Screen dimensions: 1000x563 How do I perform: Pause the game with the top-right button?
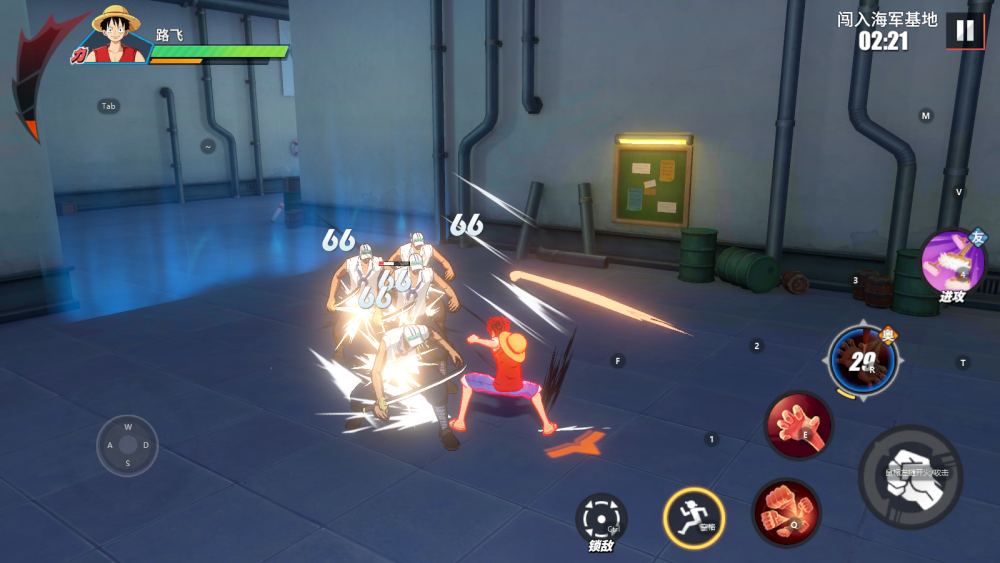(965, 31)
